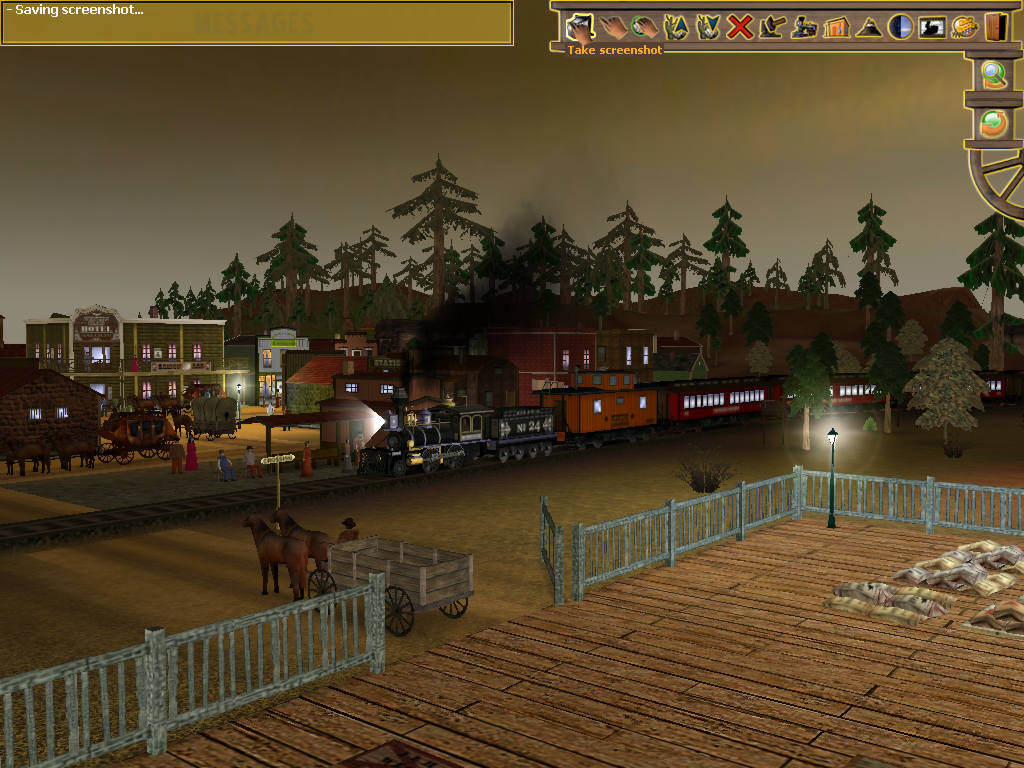Click the Take screenshot camera icon
The image size is (1024, 768).
(580, 26)
